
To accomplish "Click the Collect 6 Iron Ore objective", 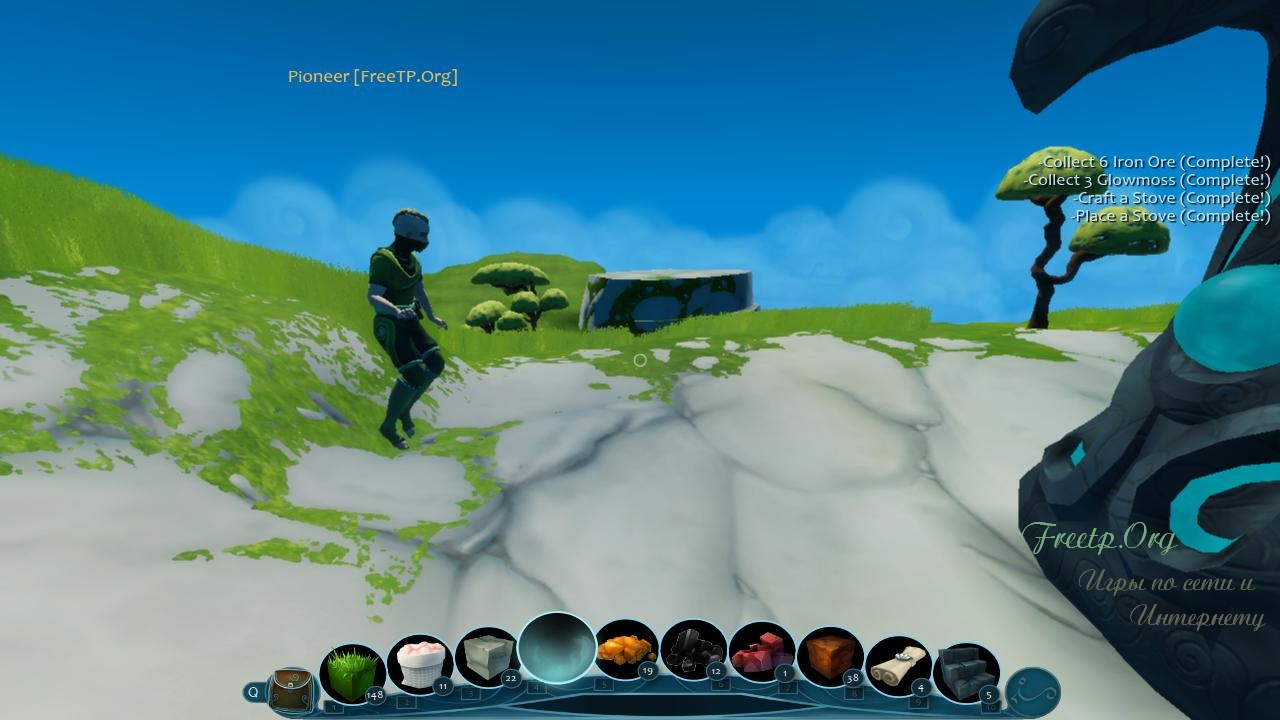I will pyautogui.click(x=1156, y=162).
